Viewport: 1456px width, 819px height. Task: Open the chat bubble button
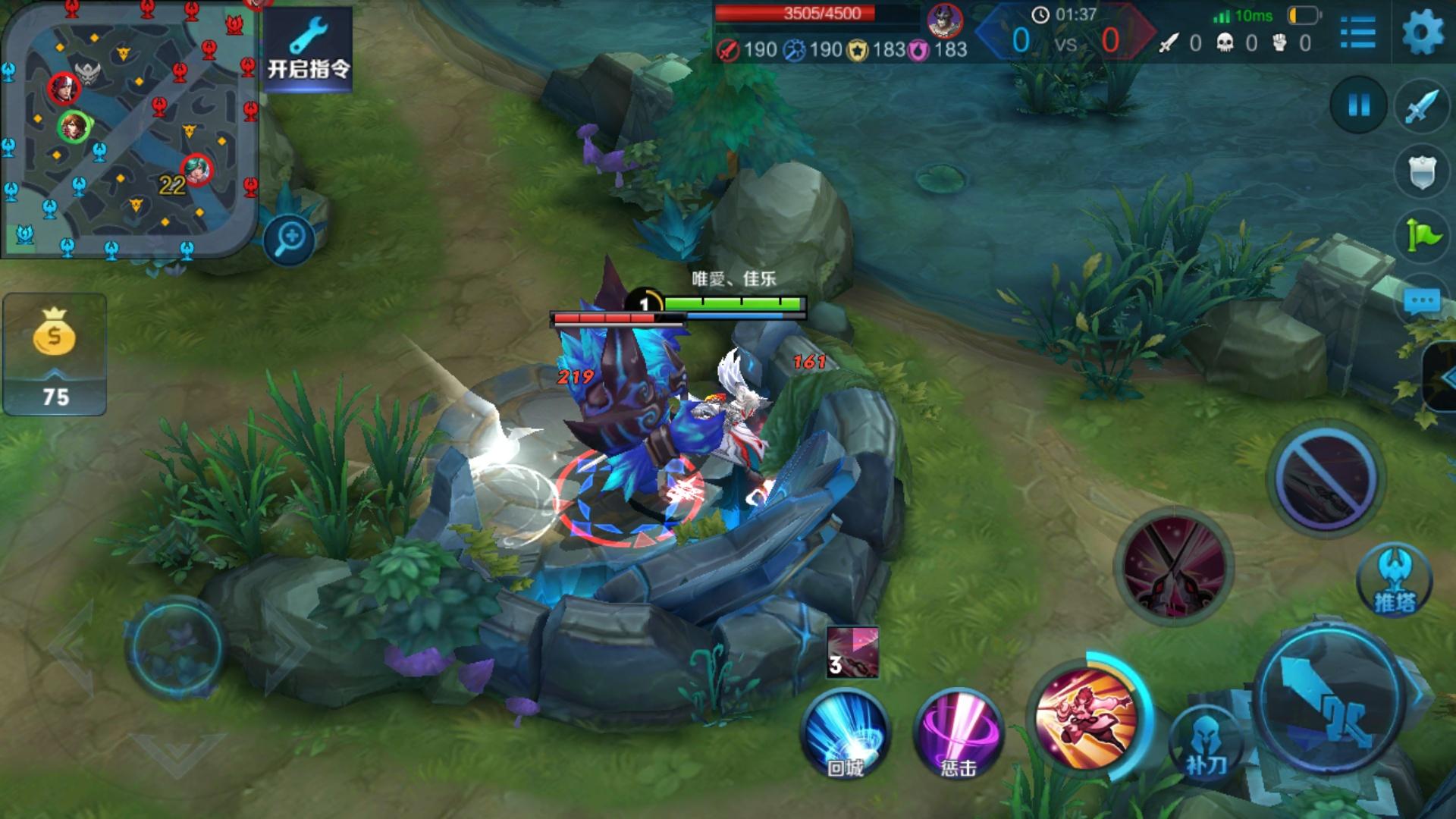[1421, 302]
